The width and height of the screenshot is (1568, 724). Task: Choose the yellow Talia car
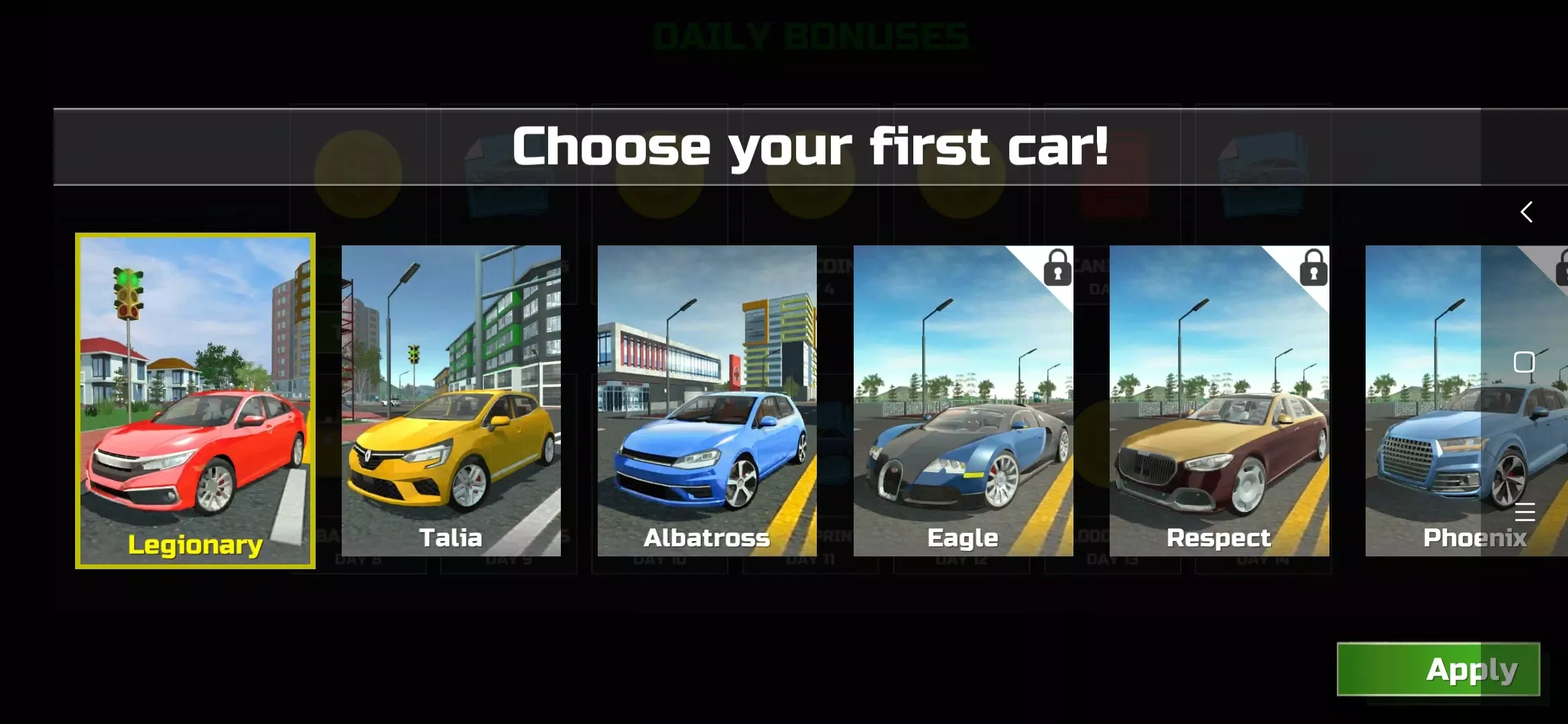[x=451, y=400]
